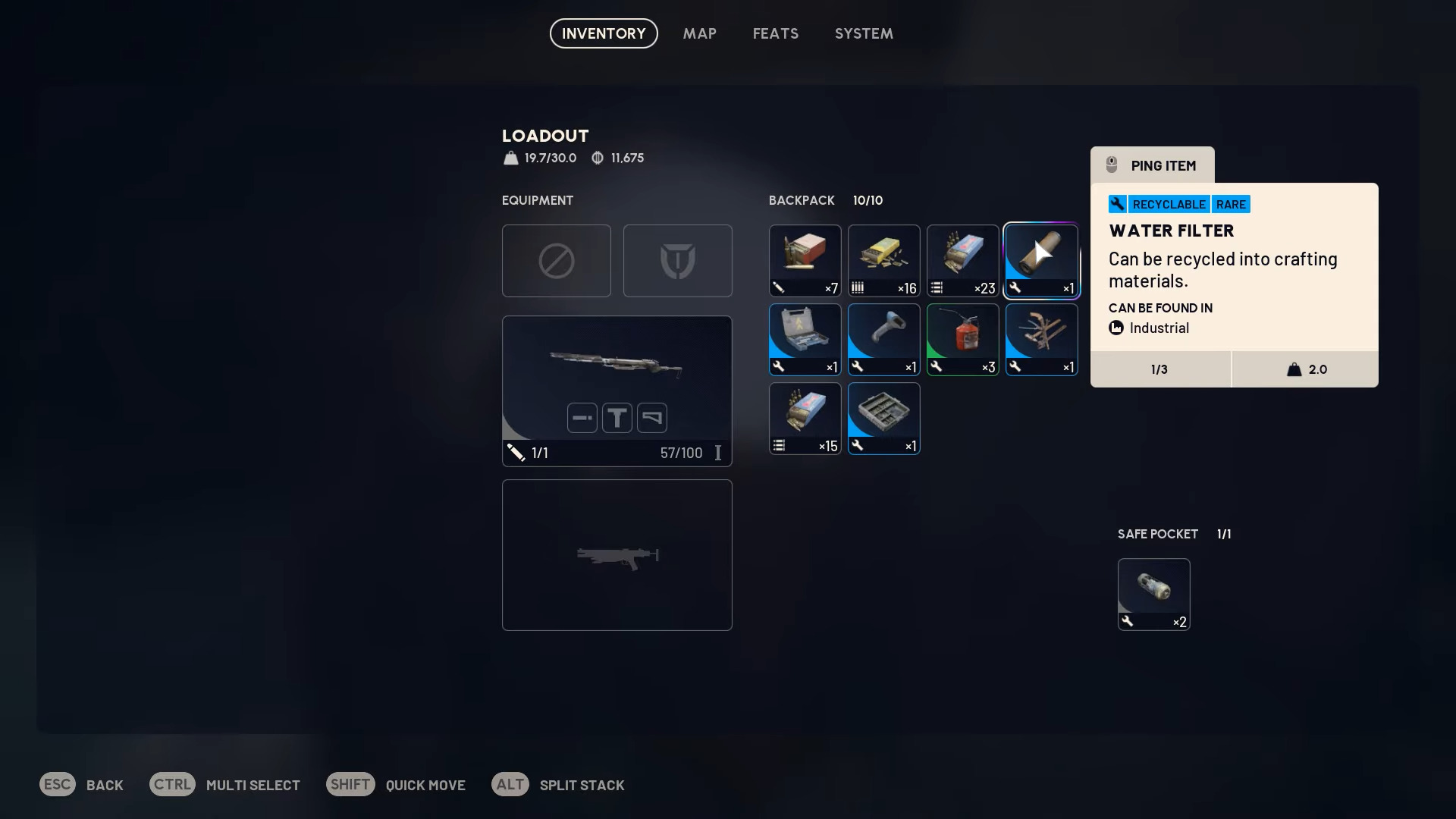
Task: Switch to the MAP tab
Action: coord(699,33)
